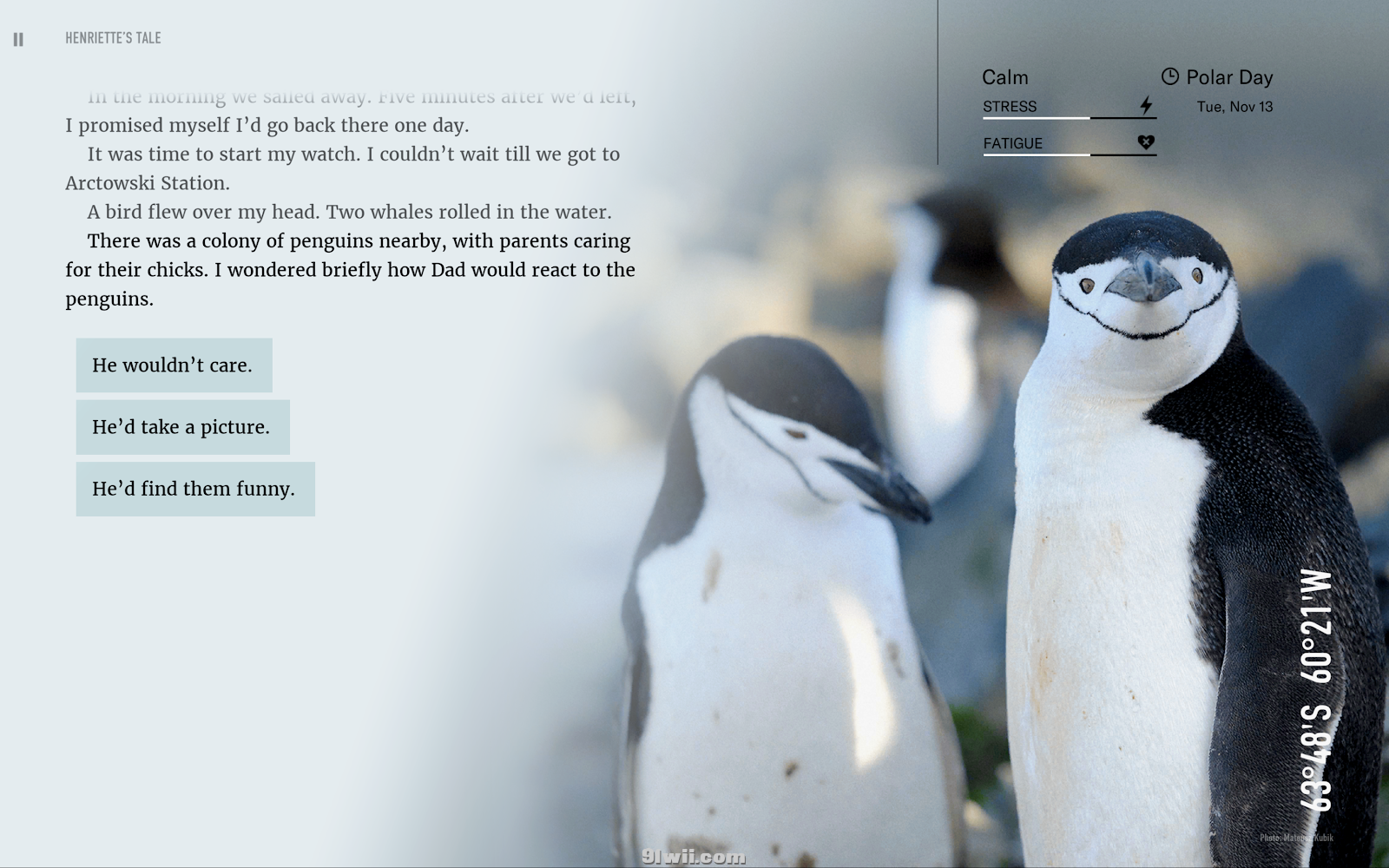This screenshot has width=1389, height=868.
Task: Choose the reply "He wouldn't care."
Action: (174, 365)
